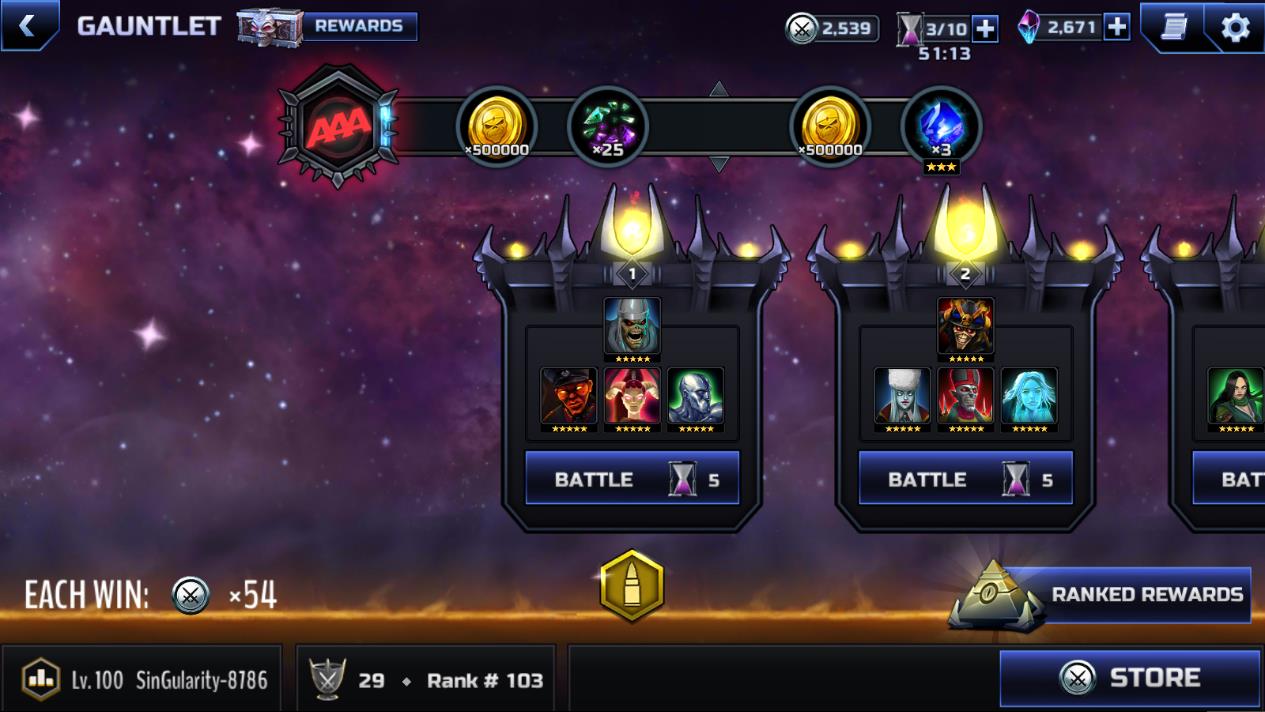This screenshot has height=712, width=1265.
Task: View the silver armored character portrait
Action: (x=695, y=397)
